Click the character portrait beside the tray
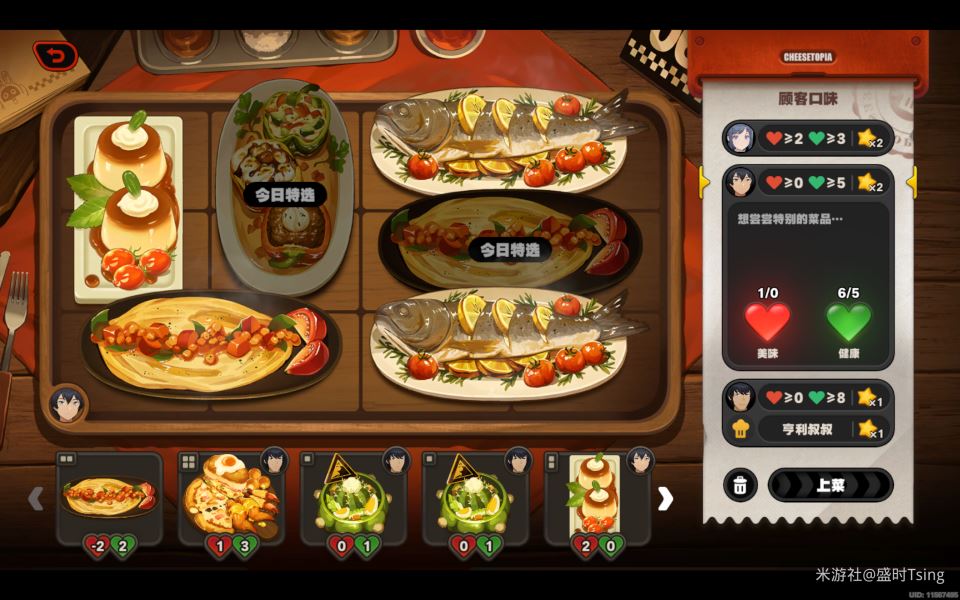The image size is (960, 600). point(67,405)
